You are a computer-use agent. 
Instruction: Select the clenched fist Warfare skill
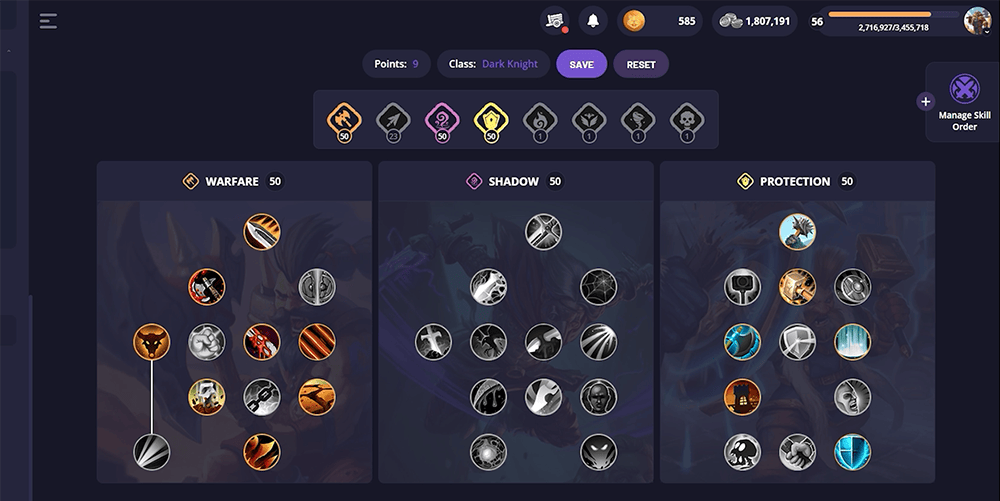tap(207, 342)
